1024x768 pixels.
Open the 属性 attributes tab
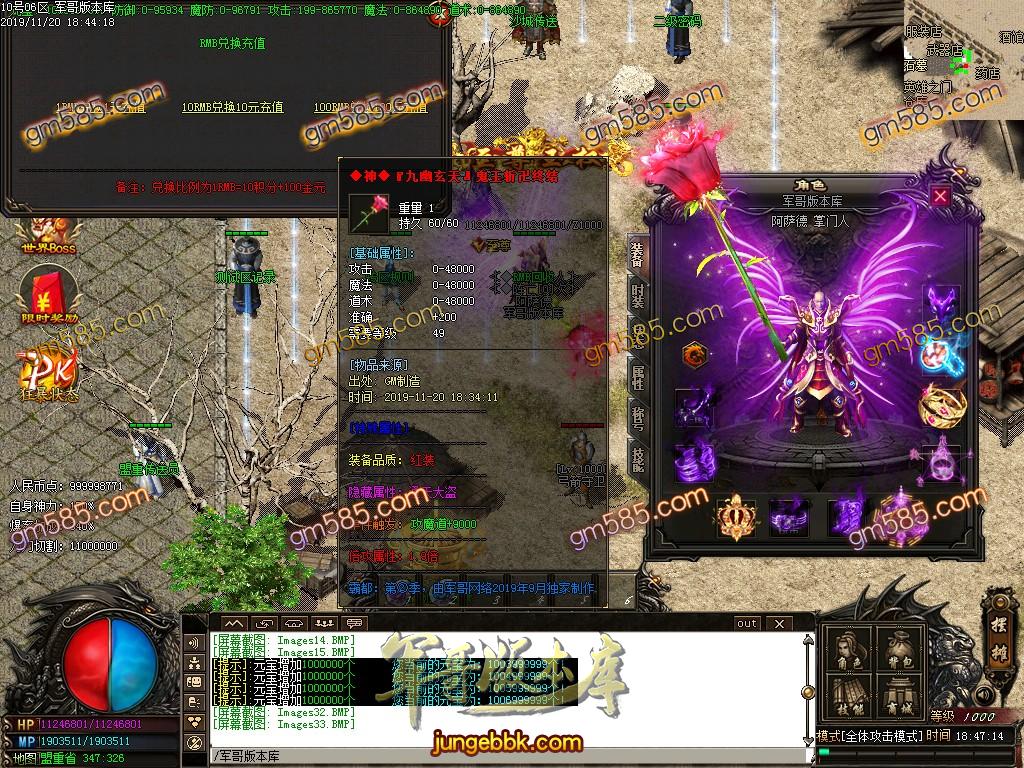click(638, 377)
